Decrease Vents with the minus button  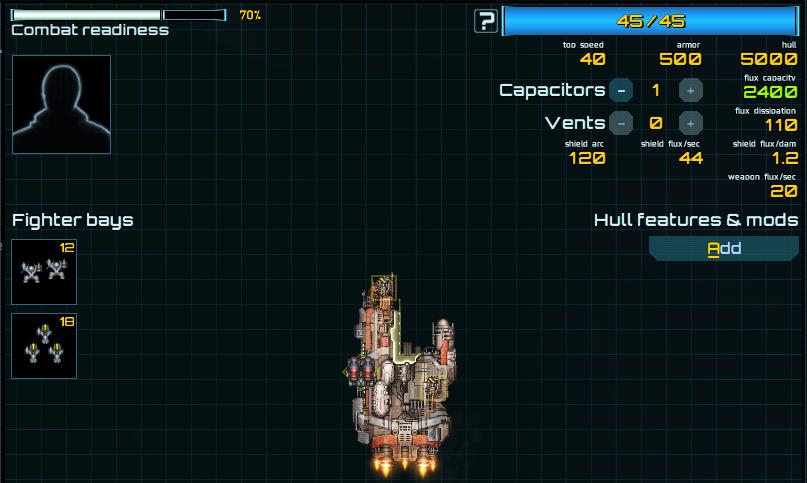pos(621,123)
